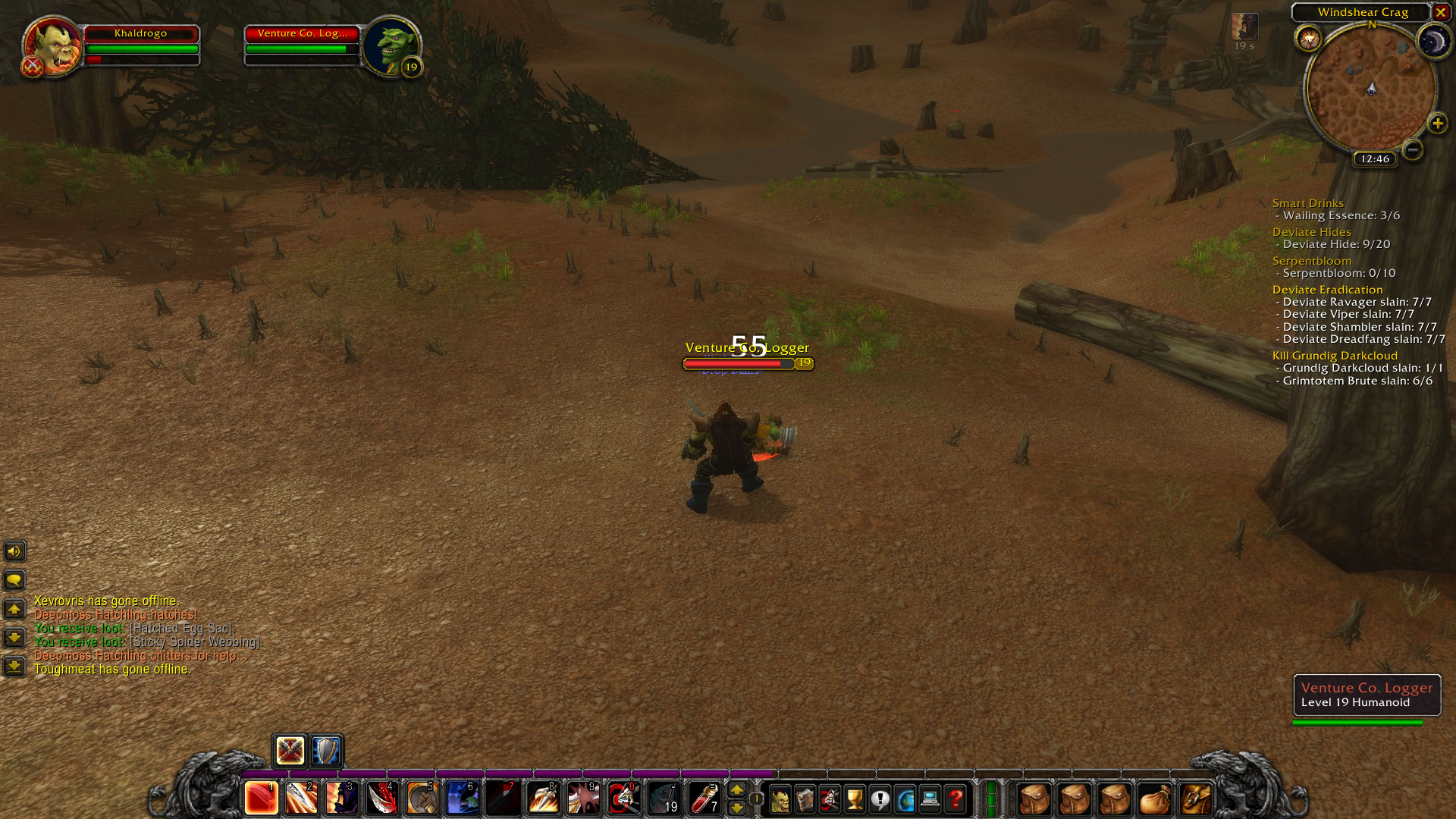Switch to Battle Stance crossed swords icon
This screenshot has width=1456, height=819.
[288, 751]
